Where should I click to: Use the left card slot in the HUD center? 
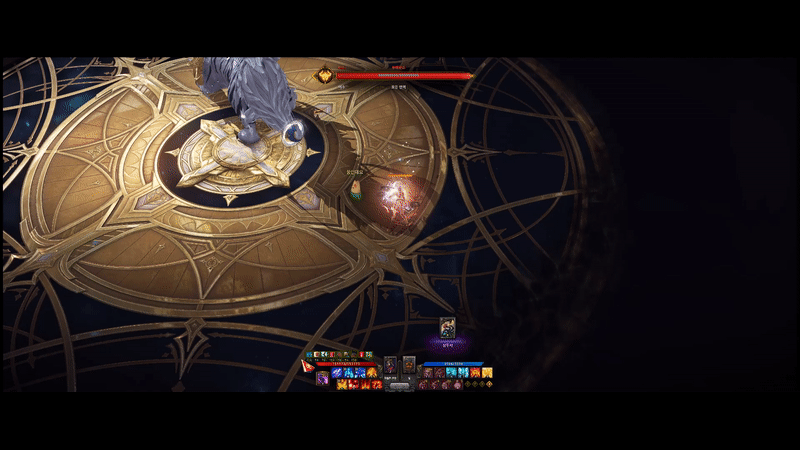(x=391, y=365)
